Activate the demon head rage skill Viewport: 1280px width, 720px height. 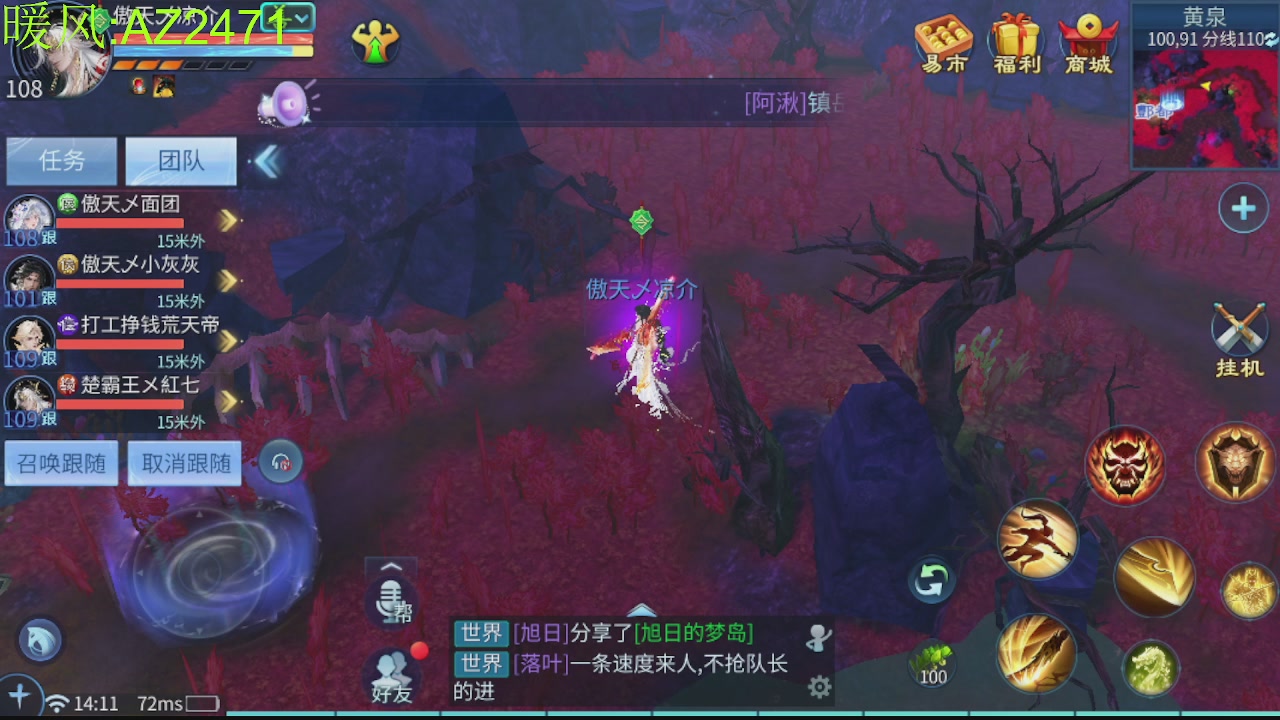[1124, 464]
